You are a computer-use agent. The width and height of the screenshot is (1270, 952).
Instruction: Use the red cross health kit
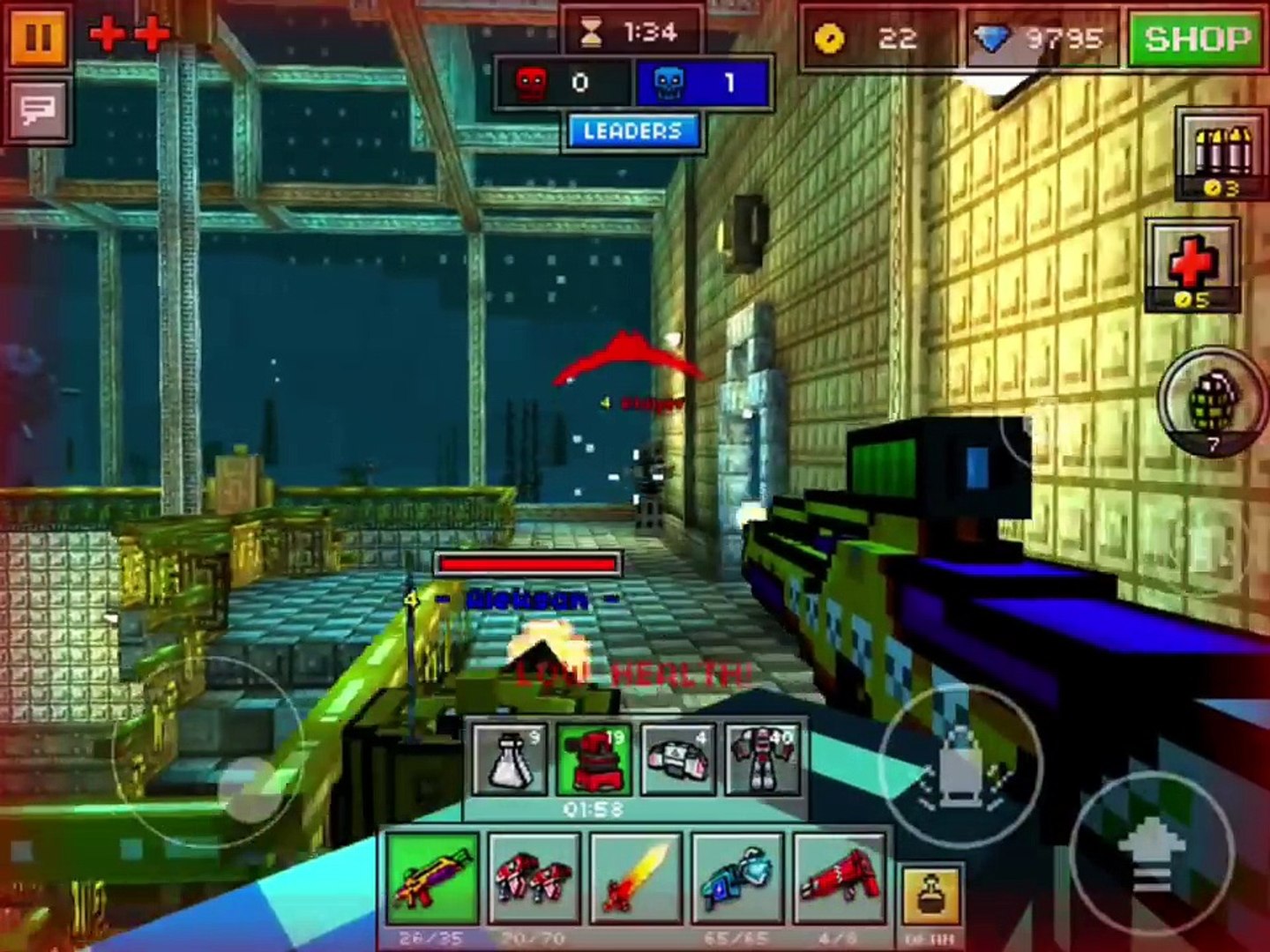tap(1192, 264)
